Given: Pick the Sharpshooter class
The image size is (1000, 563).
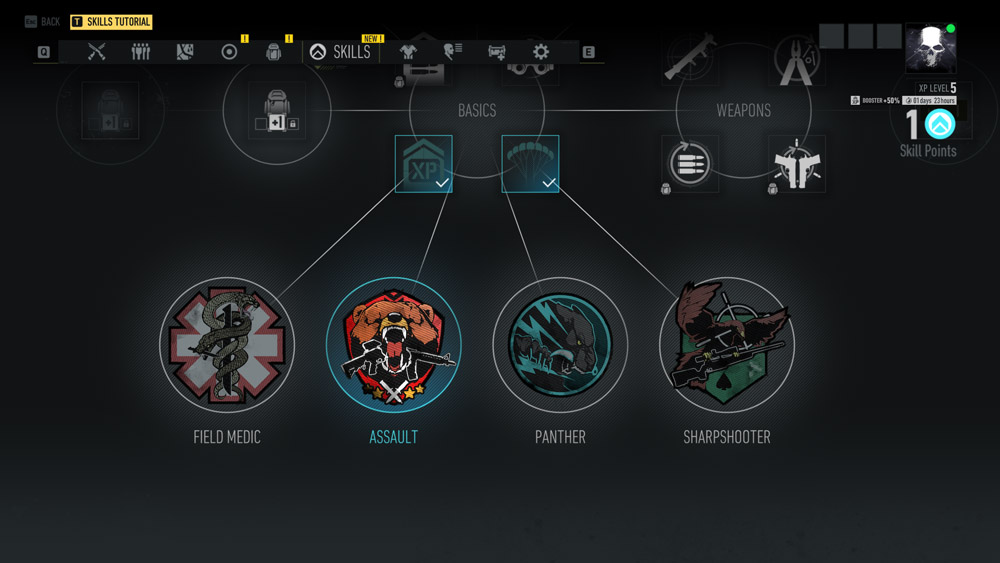Looking at the screenshot, I should 727,345.
